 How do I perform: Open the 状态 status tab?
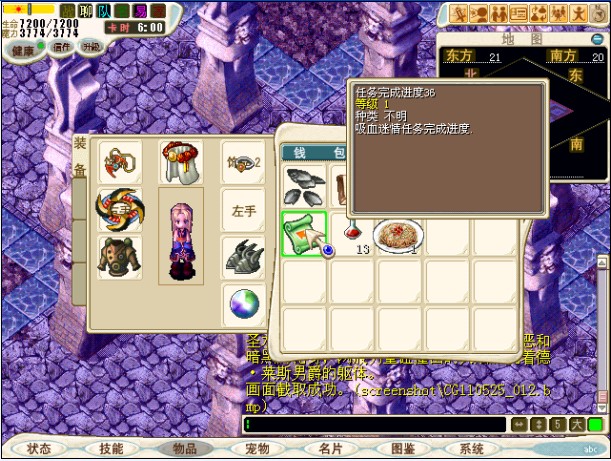pyautogui.click(x=39, y=450)
